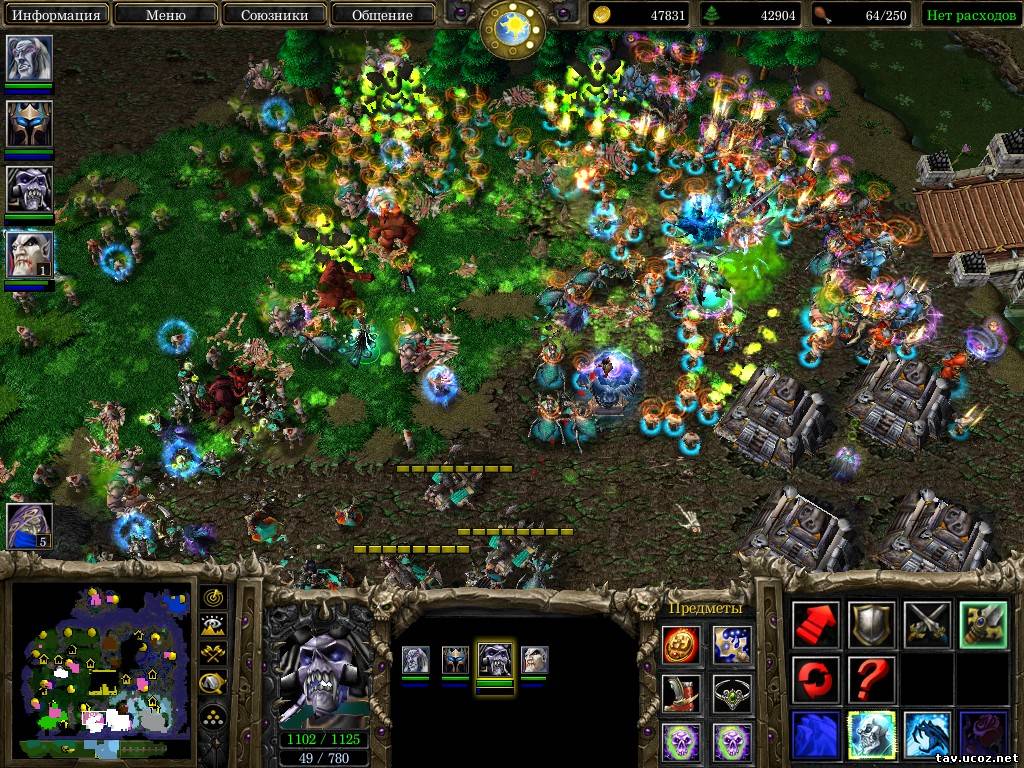The height and width of the screenshot is (768, 1024).
Task: Cast the glowing skull ability
Action: click(x=870, y=734)
